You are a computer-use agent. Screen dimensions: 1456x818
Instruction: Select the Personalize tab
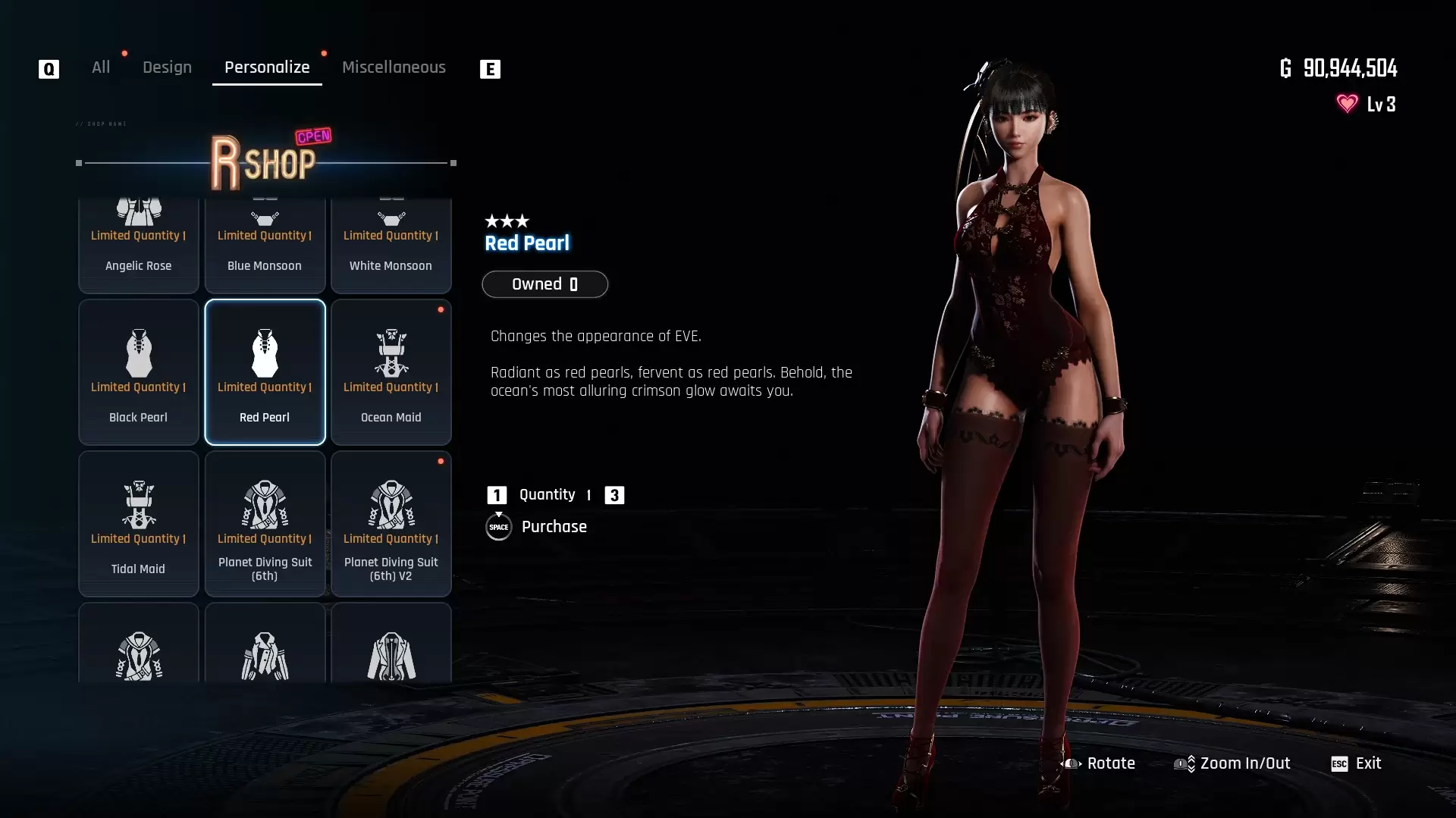click(267, 67)
